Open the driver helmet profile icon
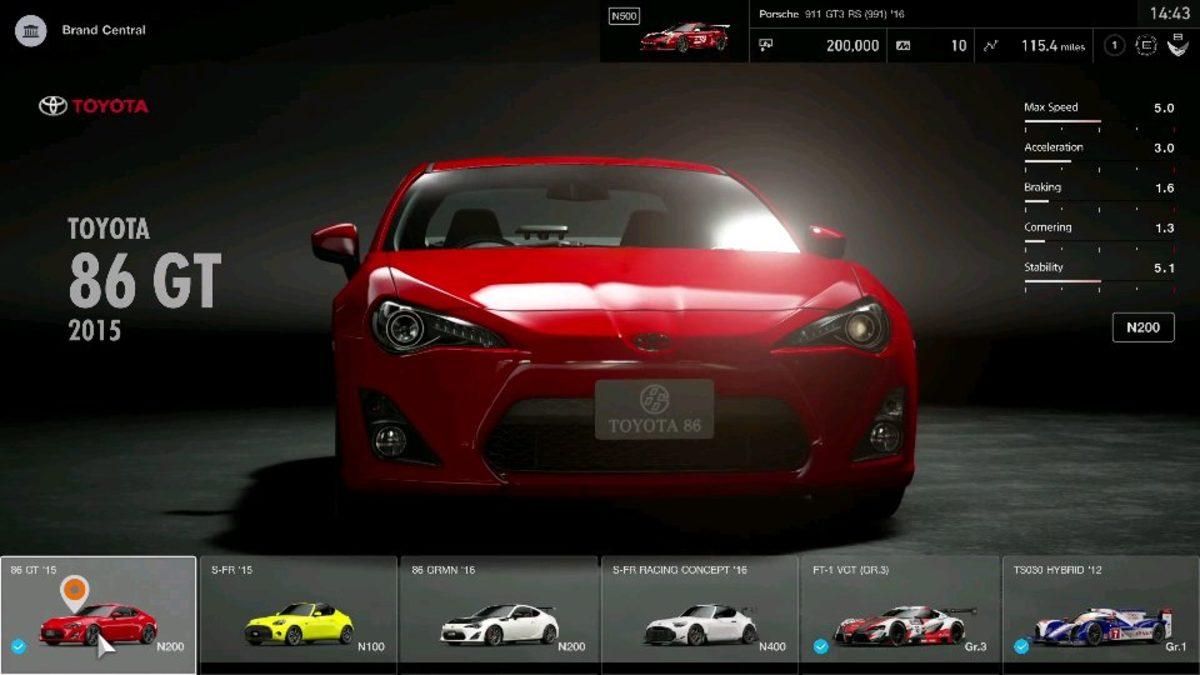The height and width of the screenshot is (675, 1200). [x=1177, y=45]
